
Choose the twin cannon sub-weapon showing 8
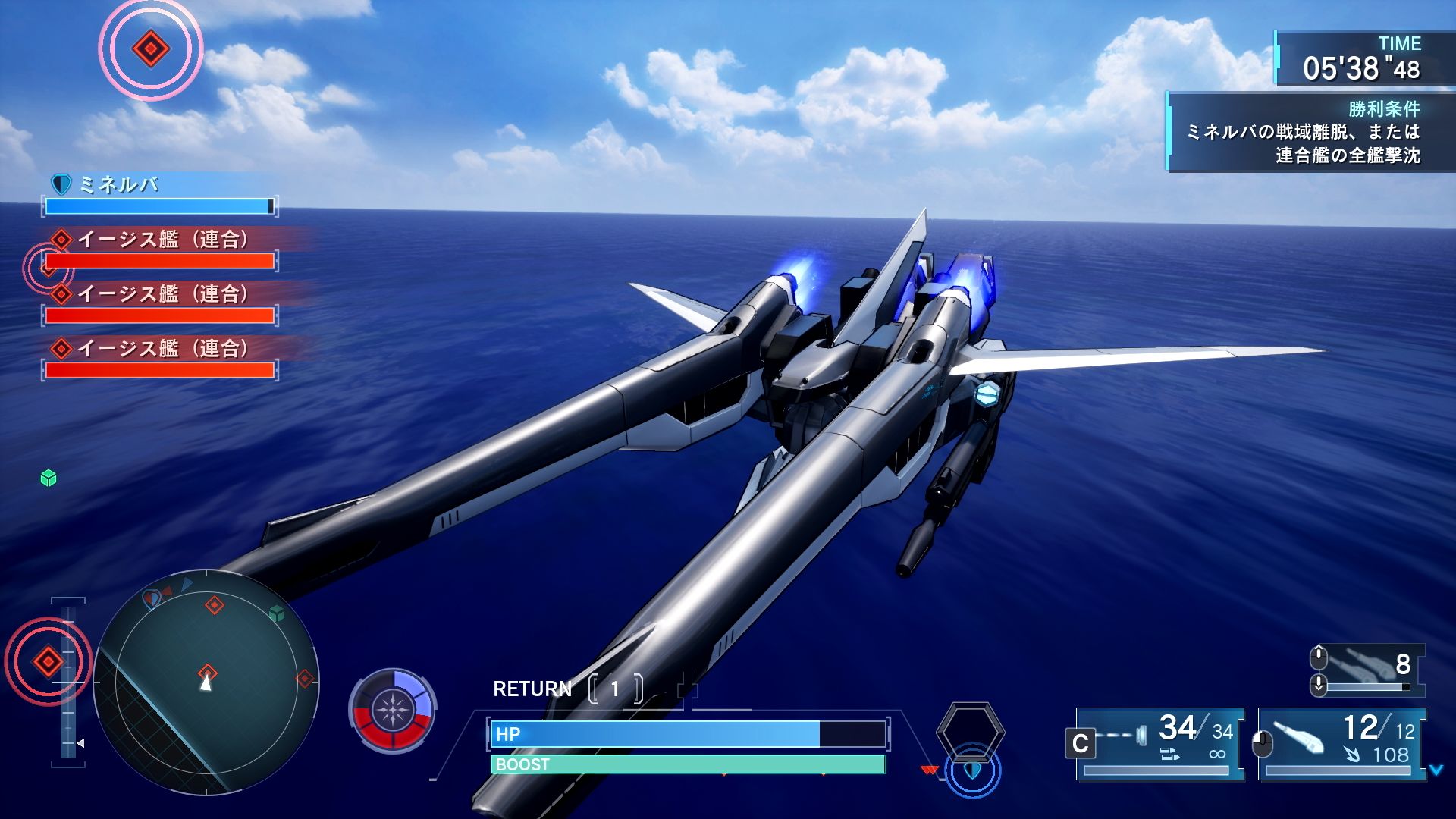click(x=1369, y=670)
